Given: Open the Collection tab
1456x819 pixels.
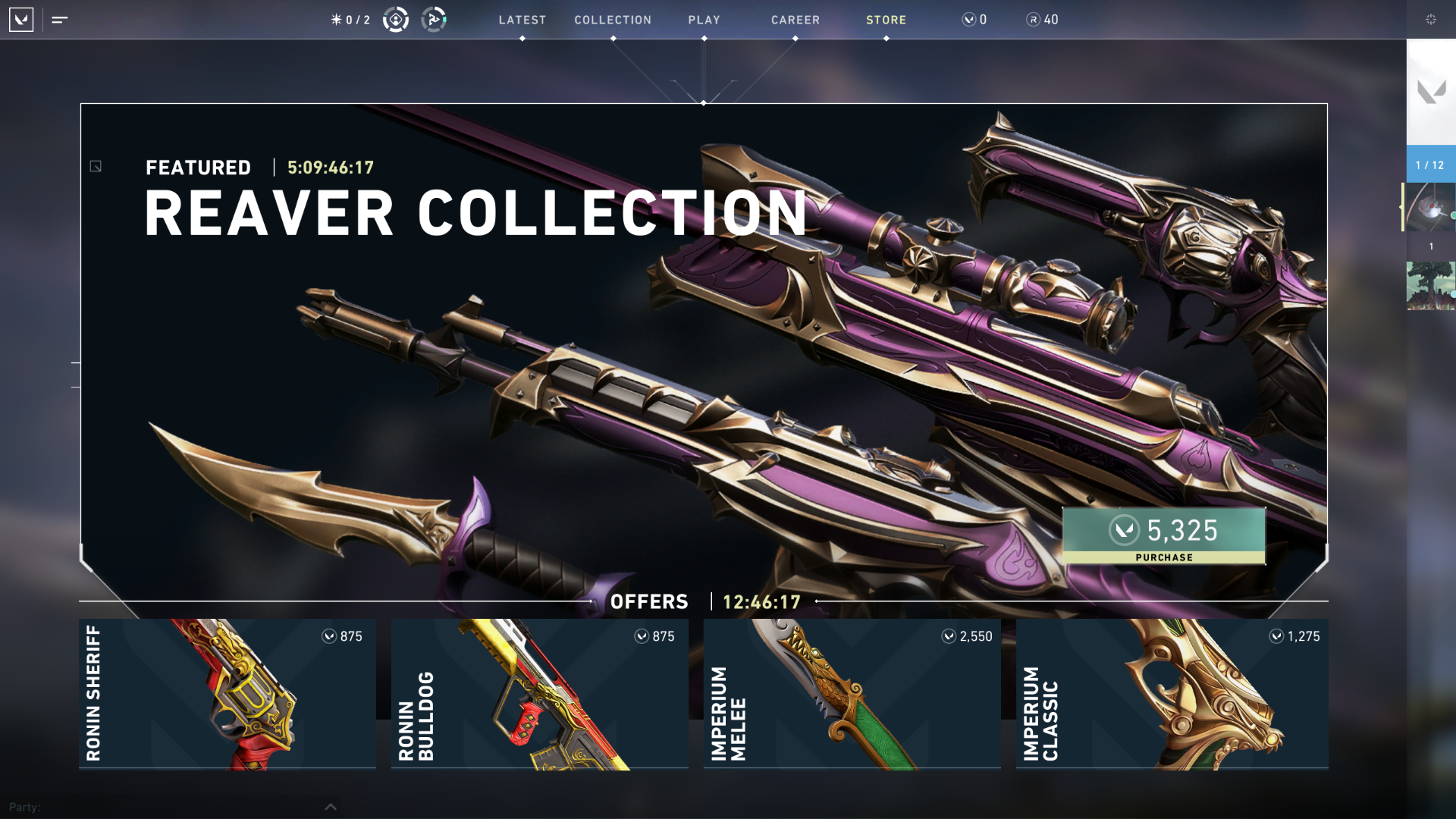Looking at the screenshot, I should tap(613, 20).
